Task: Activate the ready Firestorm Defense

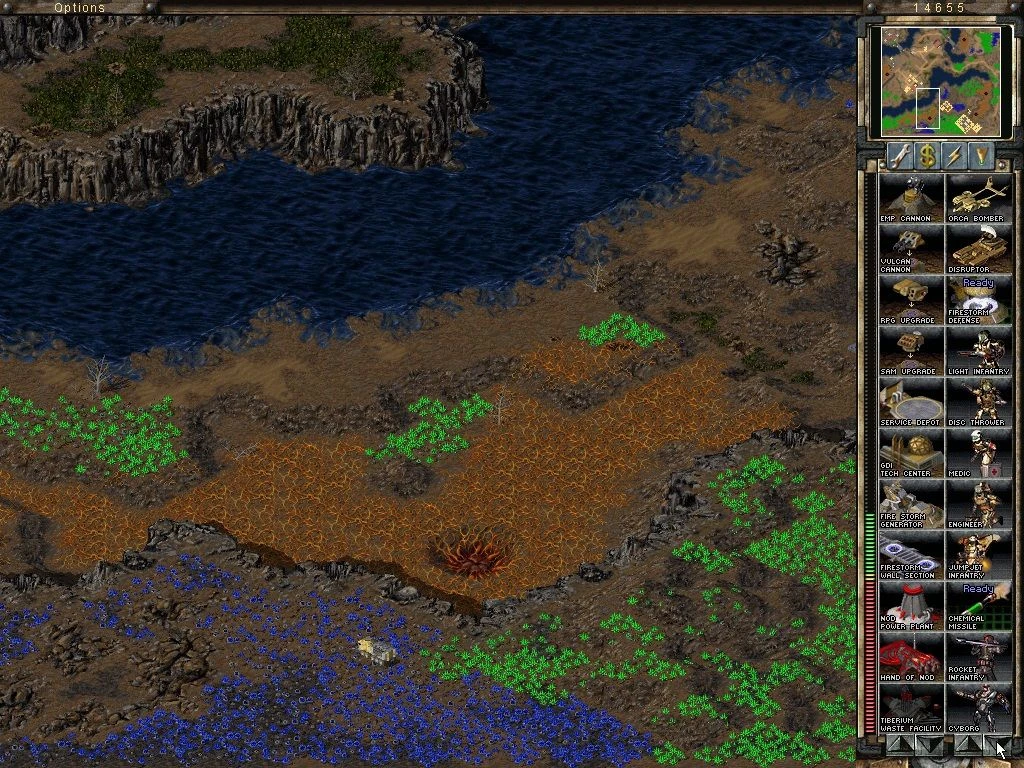Action: click(977, 300)
